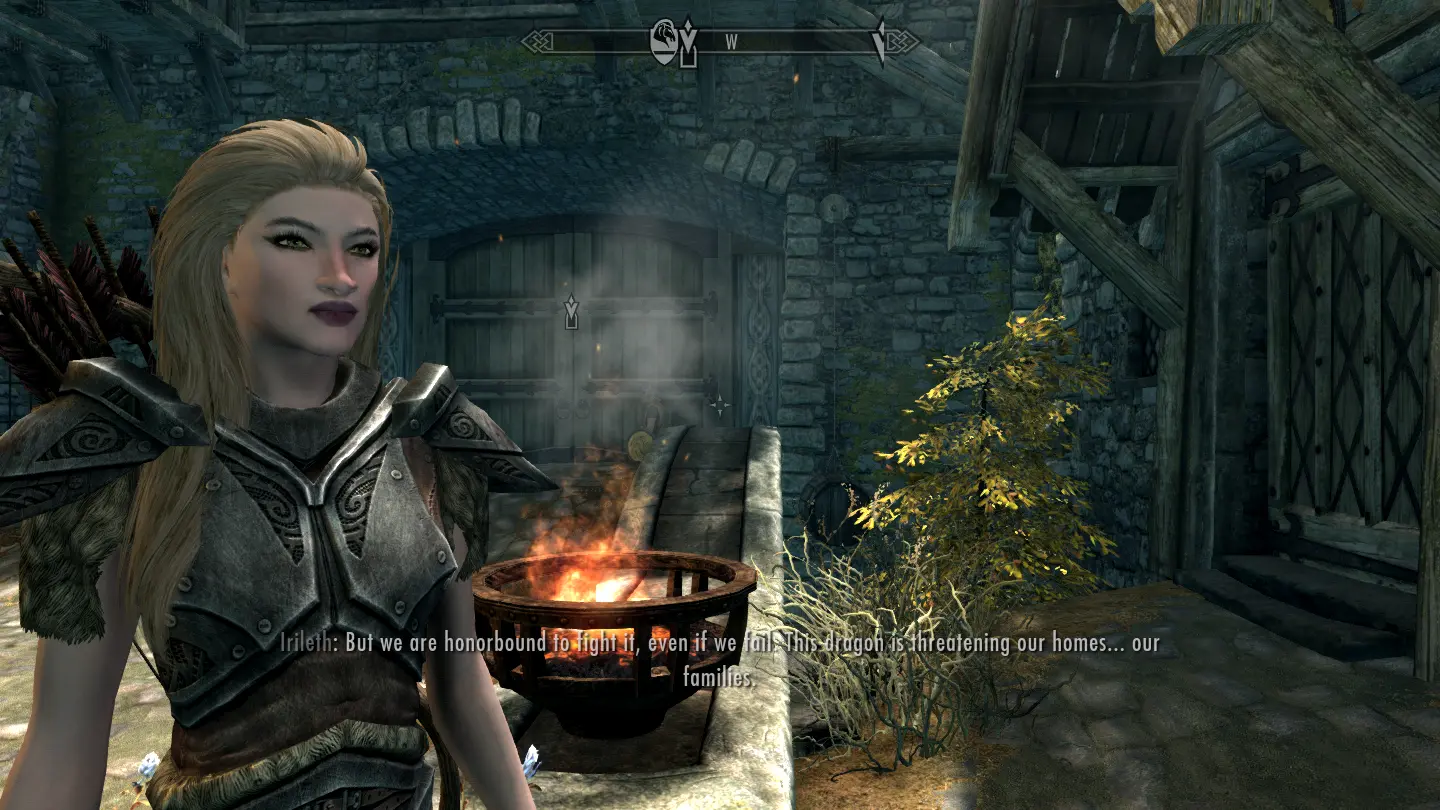Click the Whiterun horse shield compass marker
Viewport: 1440px width, 810px height.
pos(663,43)
